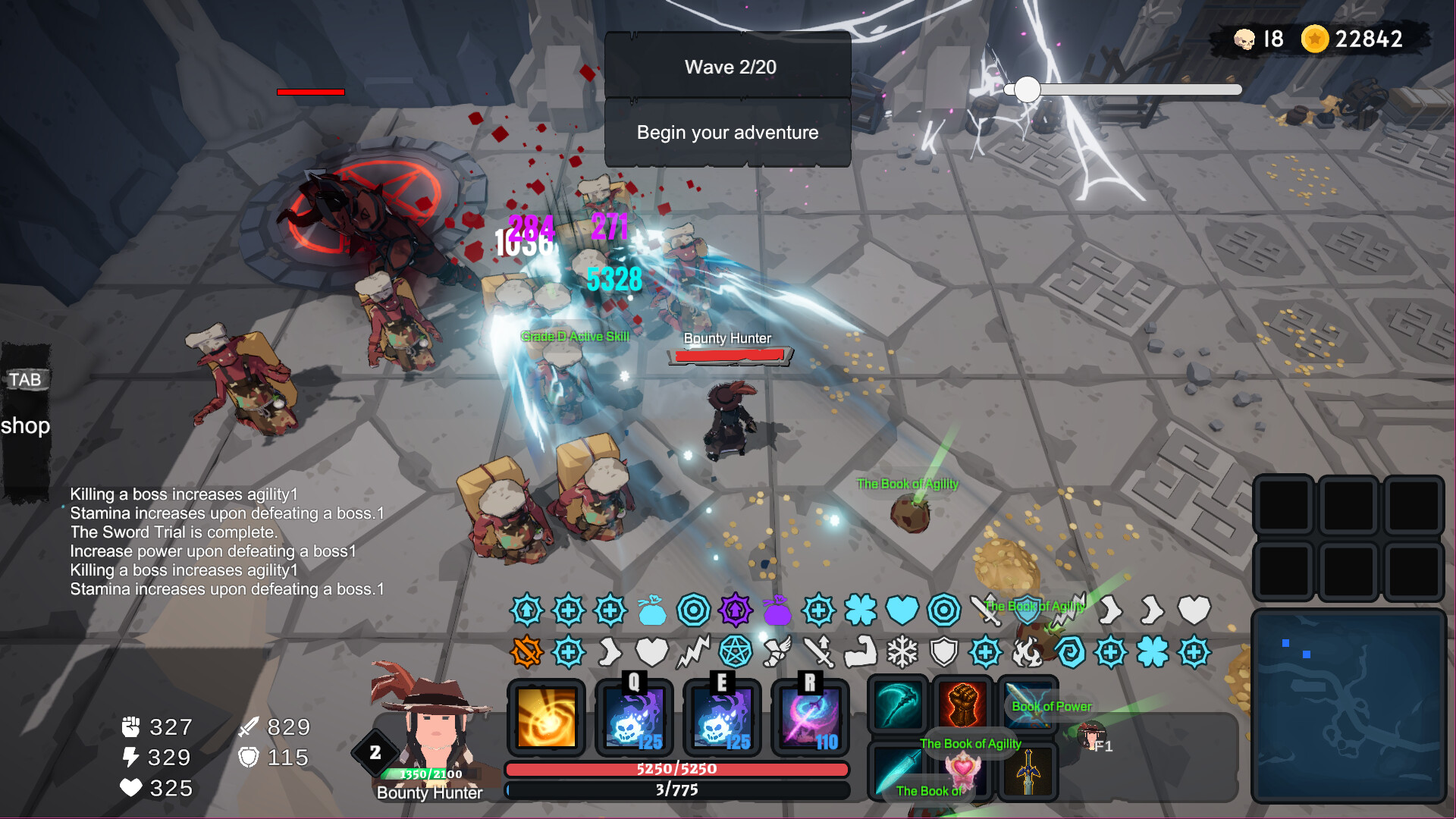Click the small F1 hero portrait

point(1092,736)
